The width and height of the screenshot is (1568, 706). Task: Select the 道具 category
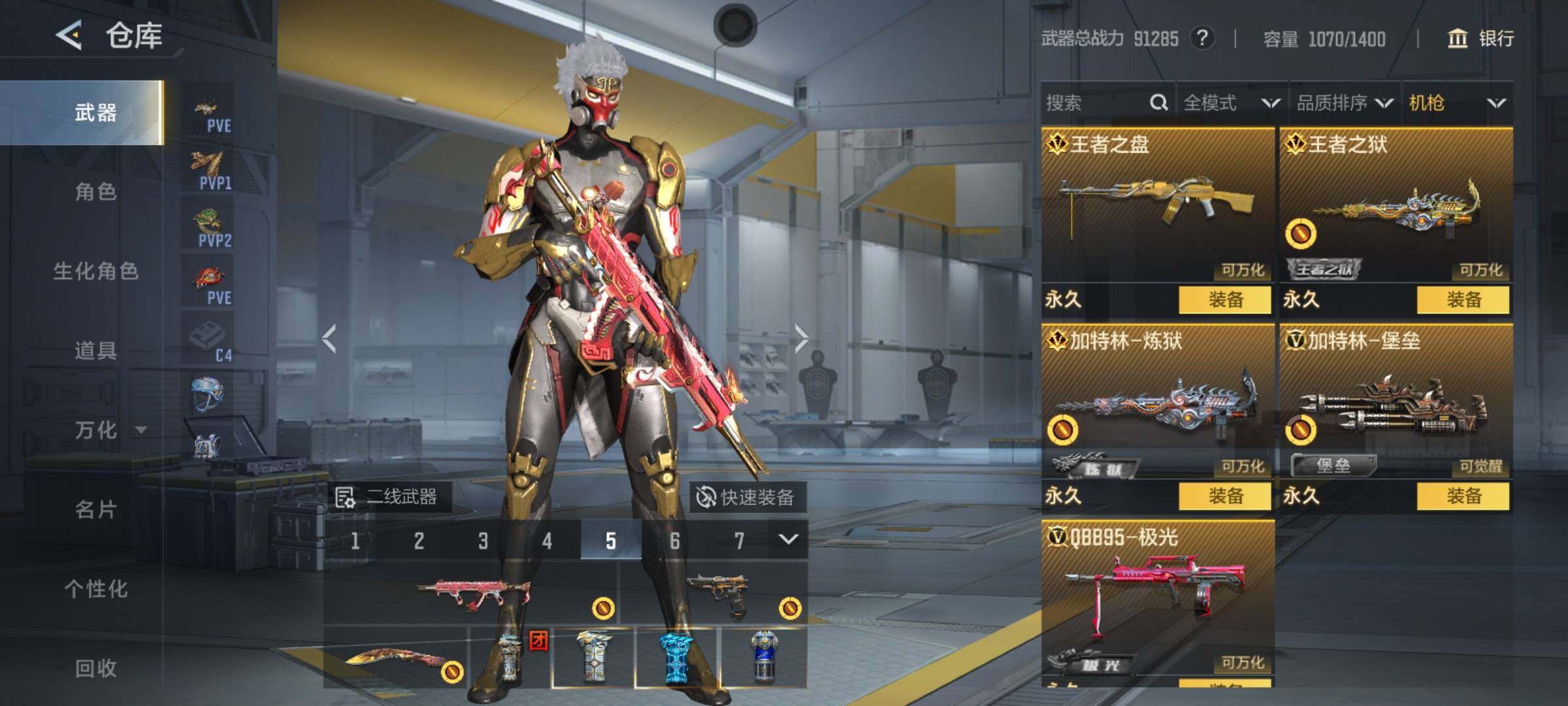tap(95, 351)
